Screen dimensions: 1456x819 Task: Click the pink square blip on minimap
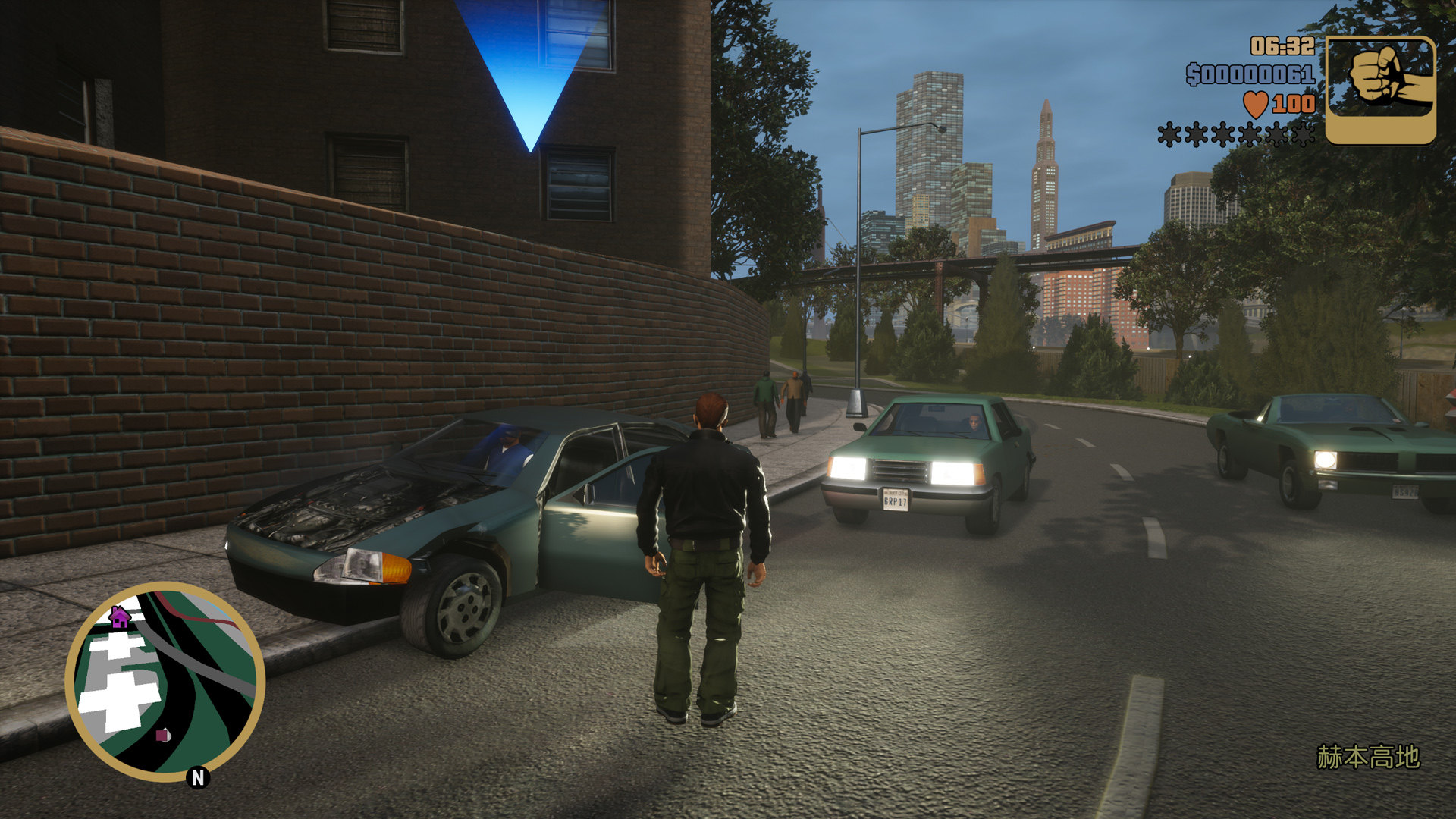163,734
